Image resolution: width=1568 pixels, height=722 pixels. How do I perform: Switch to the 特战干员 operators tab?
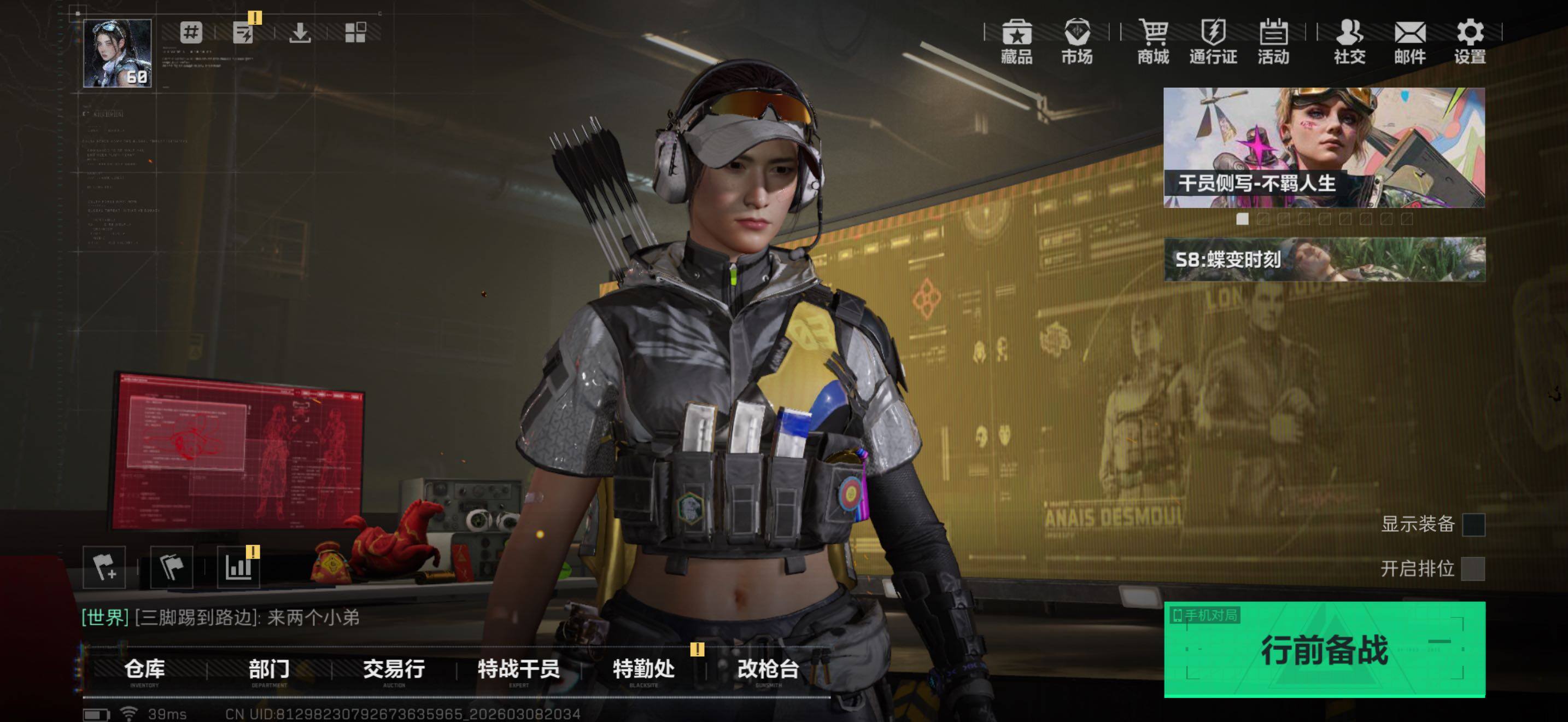pyautogui.click(x=519, y=669)
